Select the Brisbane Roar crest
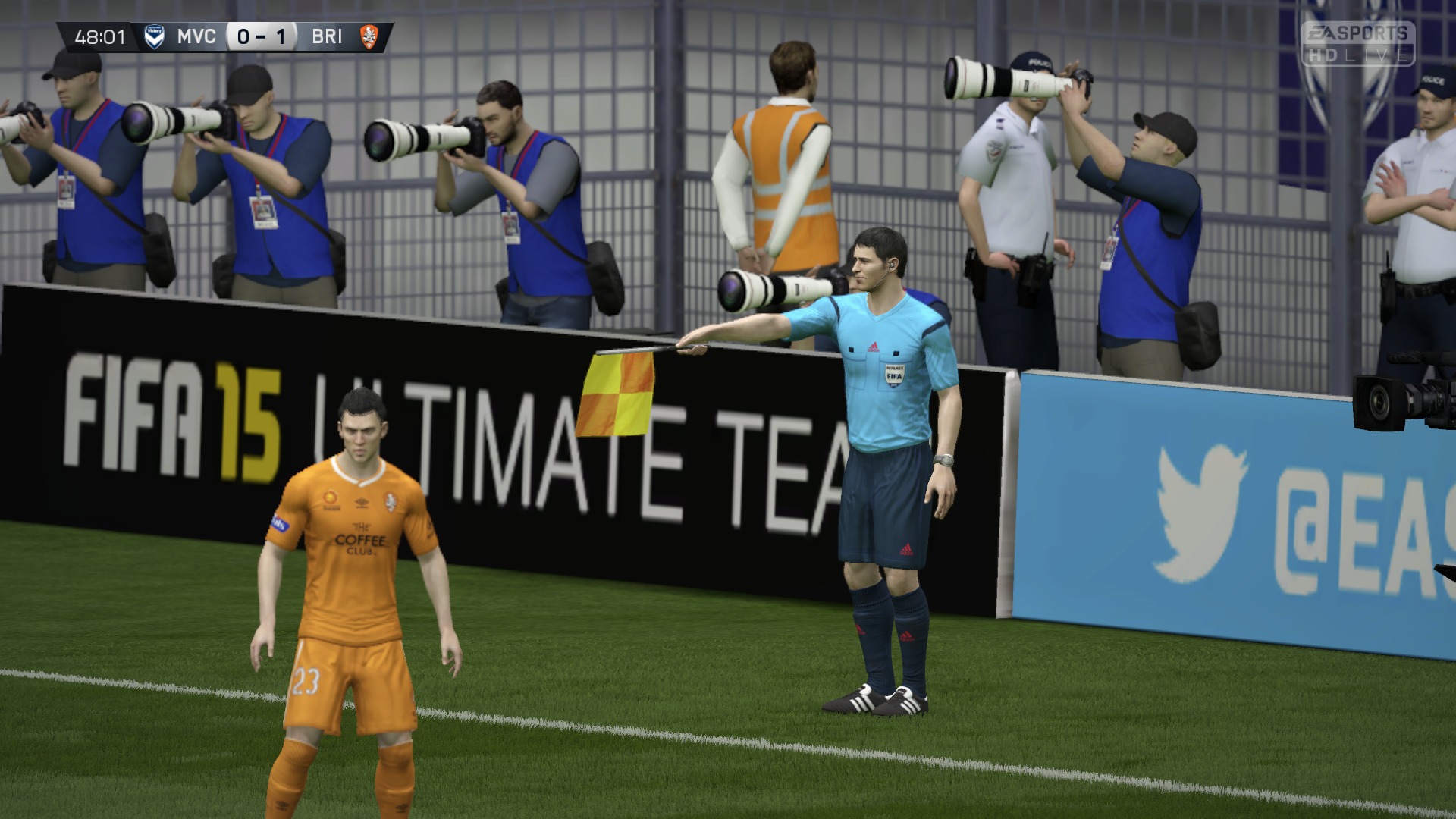The height and width of the screenshot is (819, 1456). point(368,35)
